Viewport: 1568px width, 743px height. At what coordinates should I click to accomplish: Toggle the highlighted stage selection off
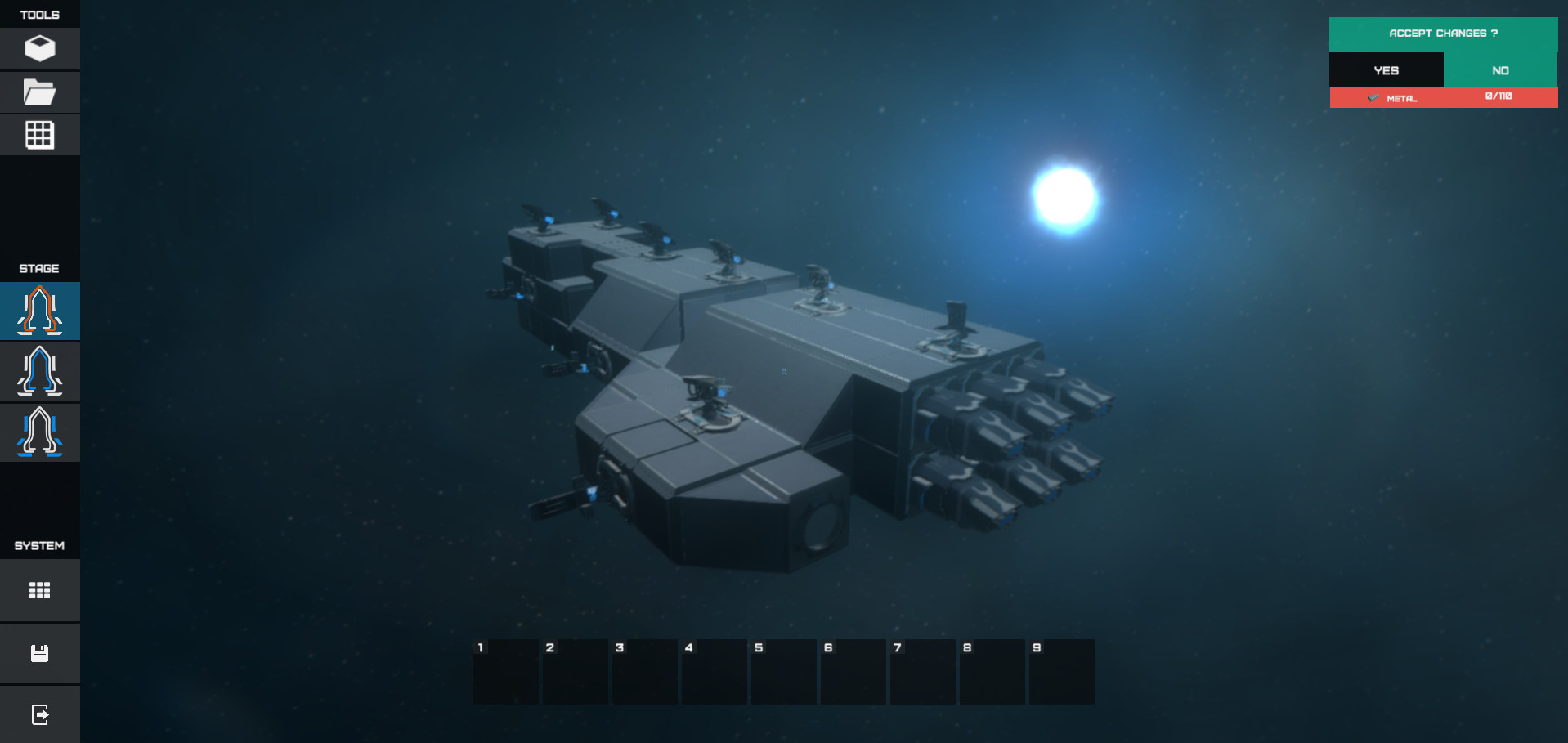pos(39,311)
